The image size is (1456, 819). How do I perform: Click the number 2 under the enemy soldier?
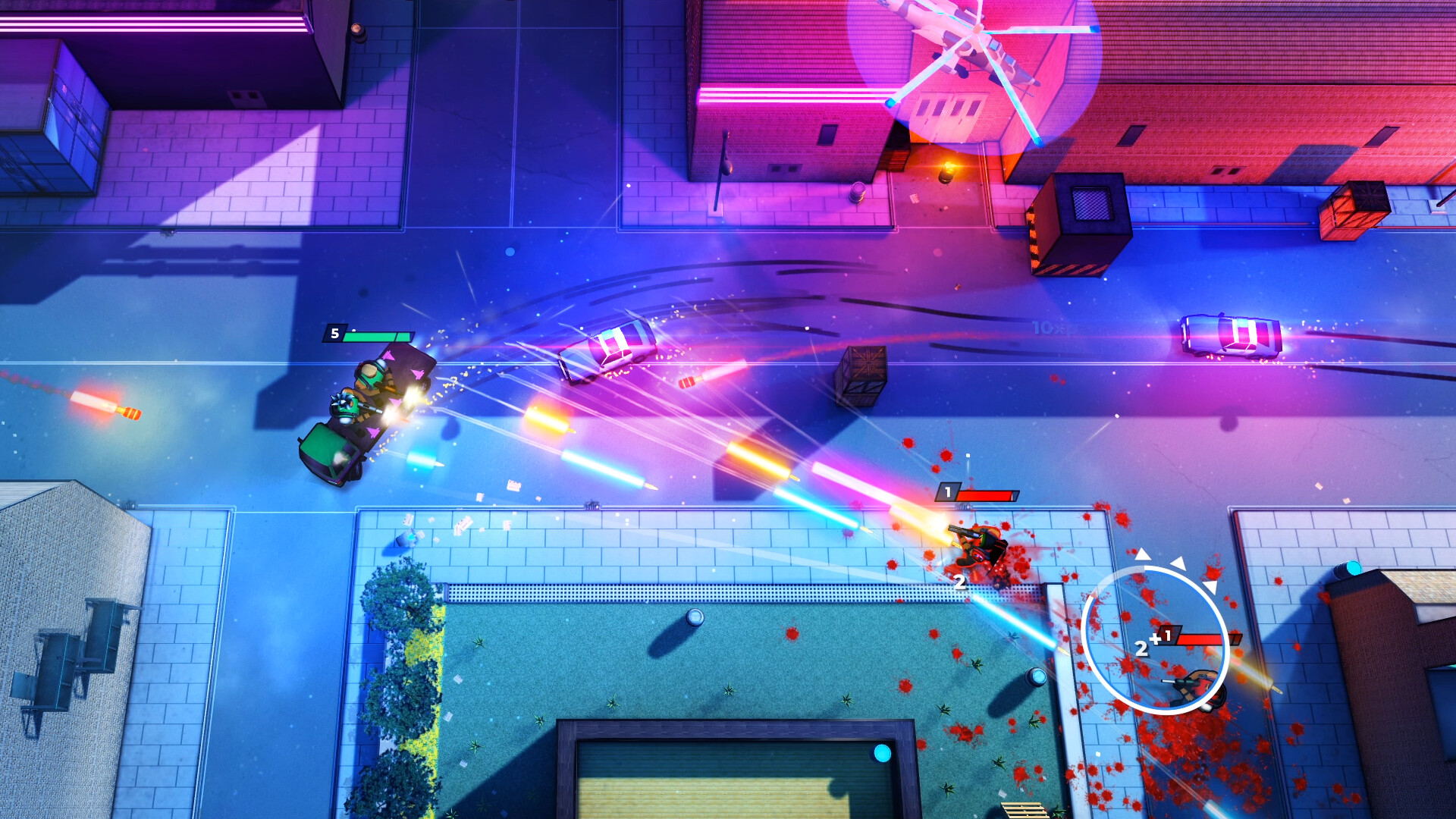[x=959, y=582]
